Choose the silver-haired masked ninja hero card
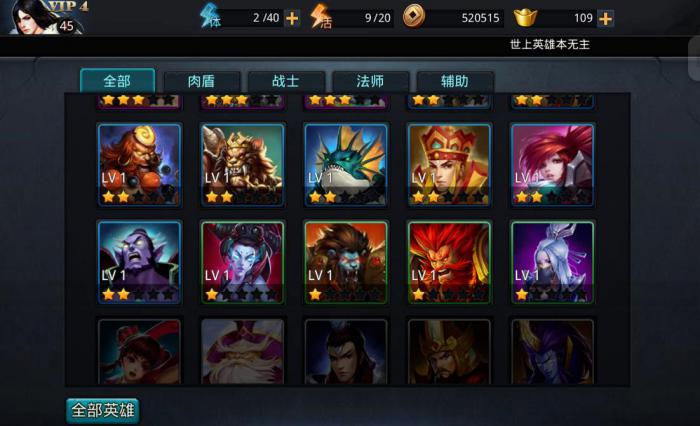Screen dimensions: 700x426 coord(552,261)
